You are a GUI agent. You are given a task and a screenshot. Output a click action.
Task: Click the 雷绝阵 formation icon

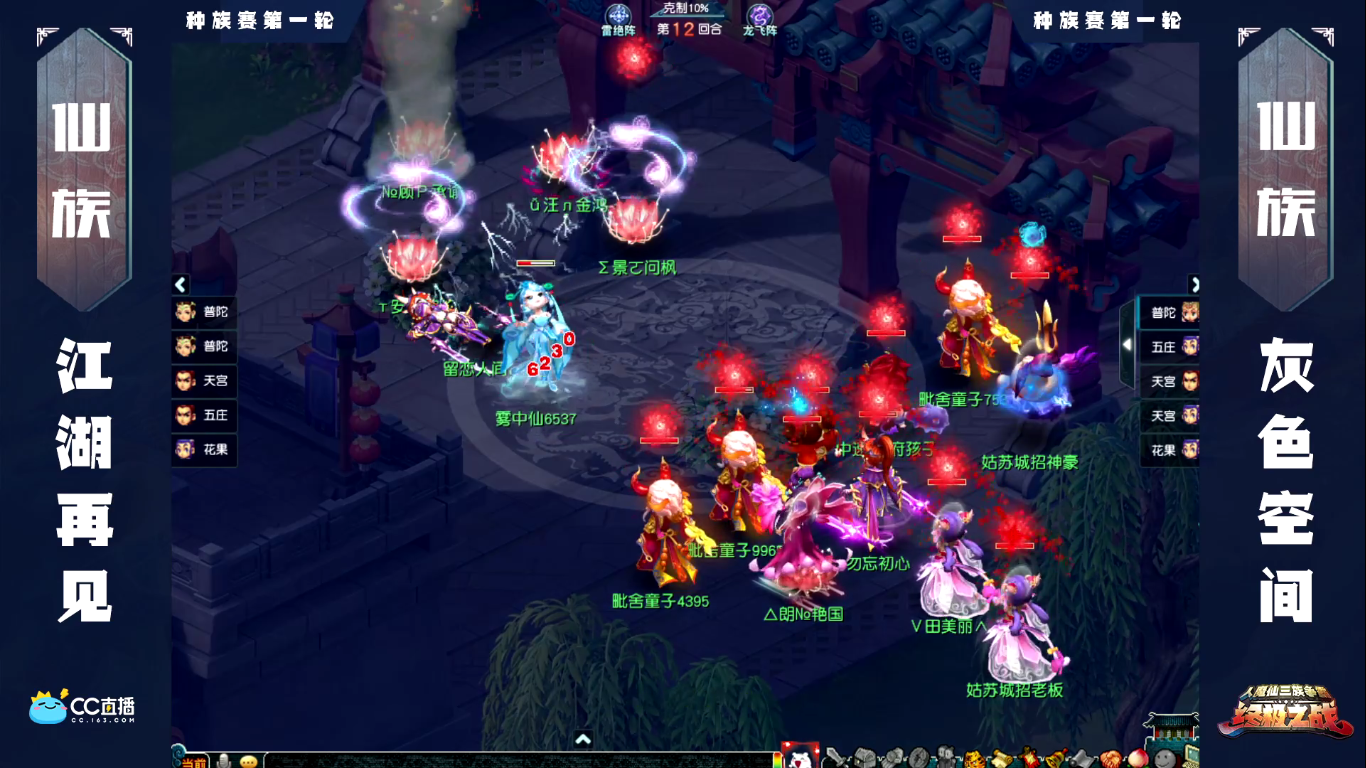pos(619,17)
